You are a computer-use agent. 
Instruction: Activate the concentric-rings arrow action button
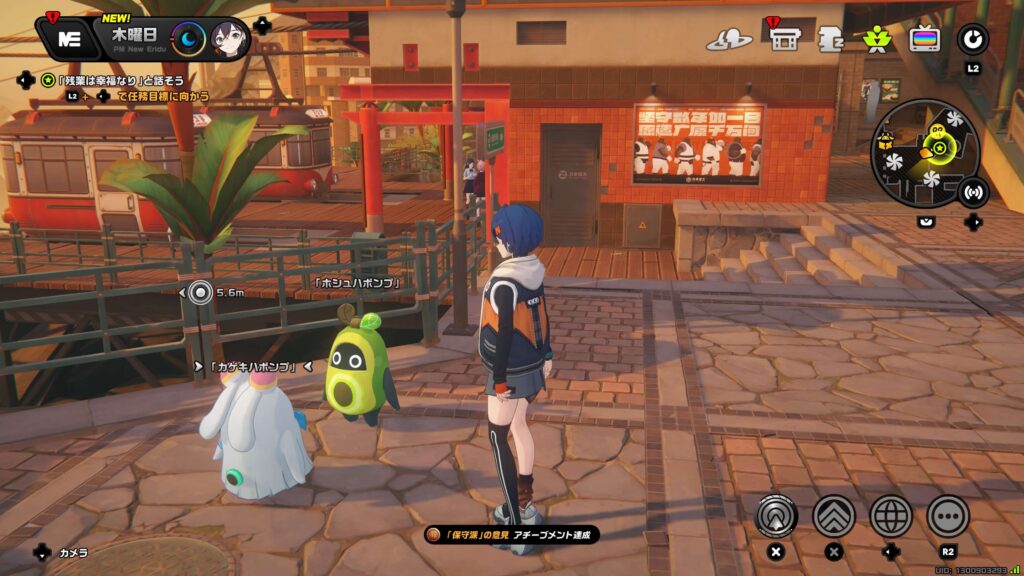pos(775,516)
